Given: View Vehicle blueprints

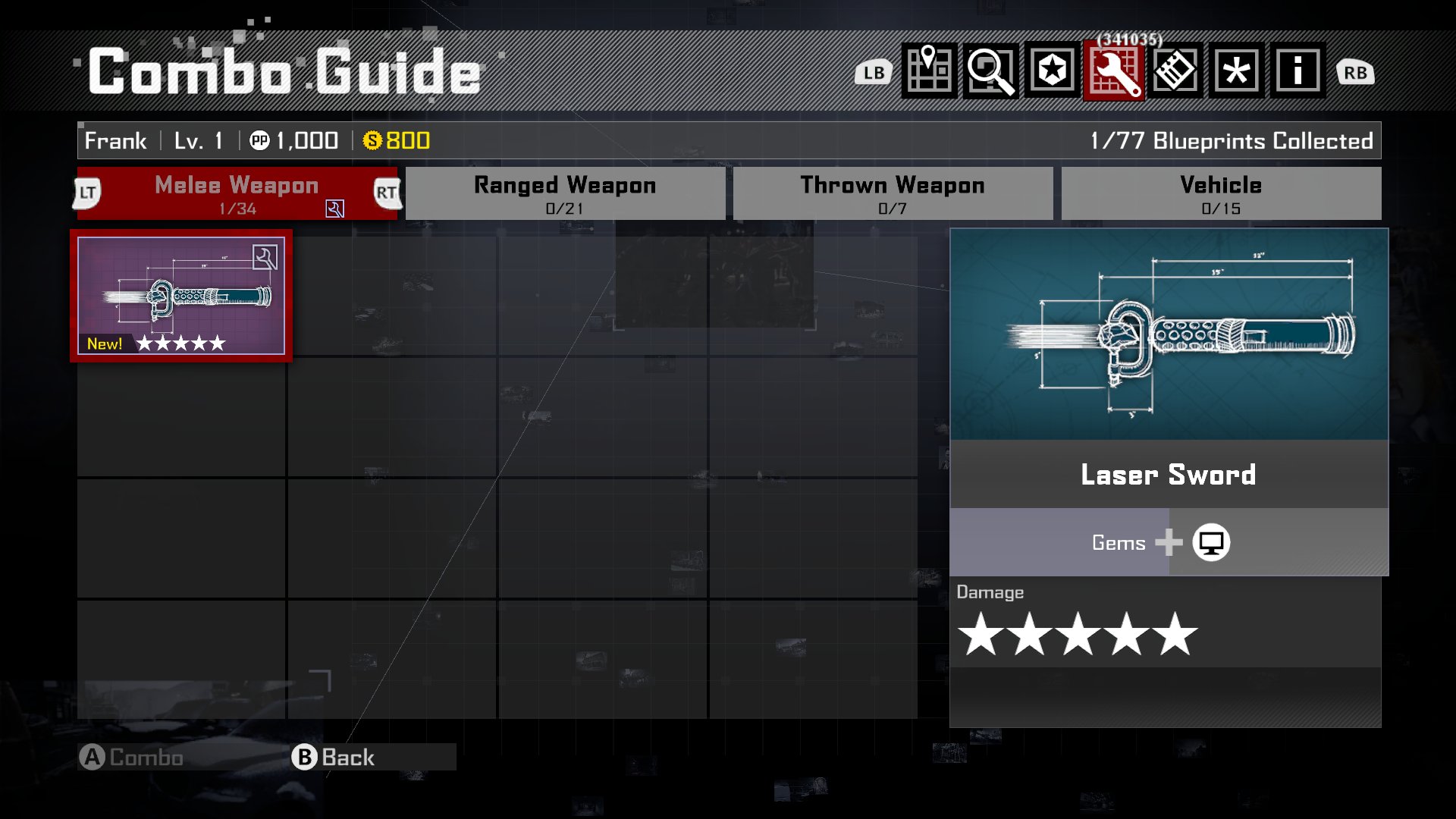Looking at the screenshot, I should click(1221, 194).
